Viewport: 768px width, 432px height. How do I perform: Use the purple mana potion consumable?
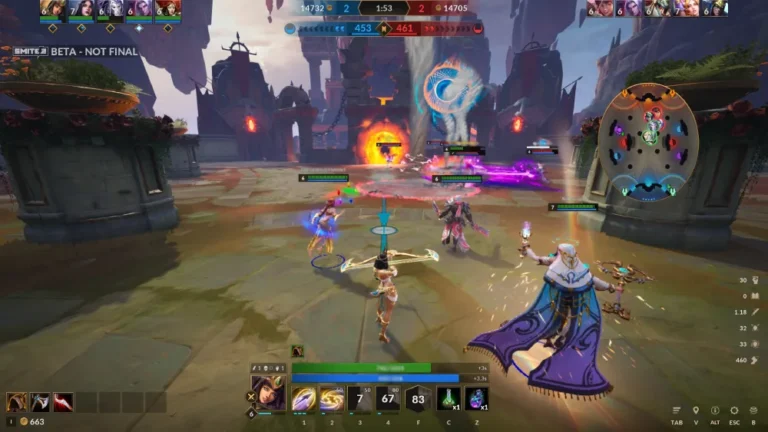(x=477, y=399)
